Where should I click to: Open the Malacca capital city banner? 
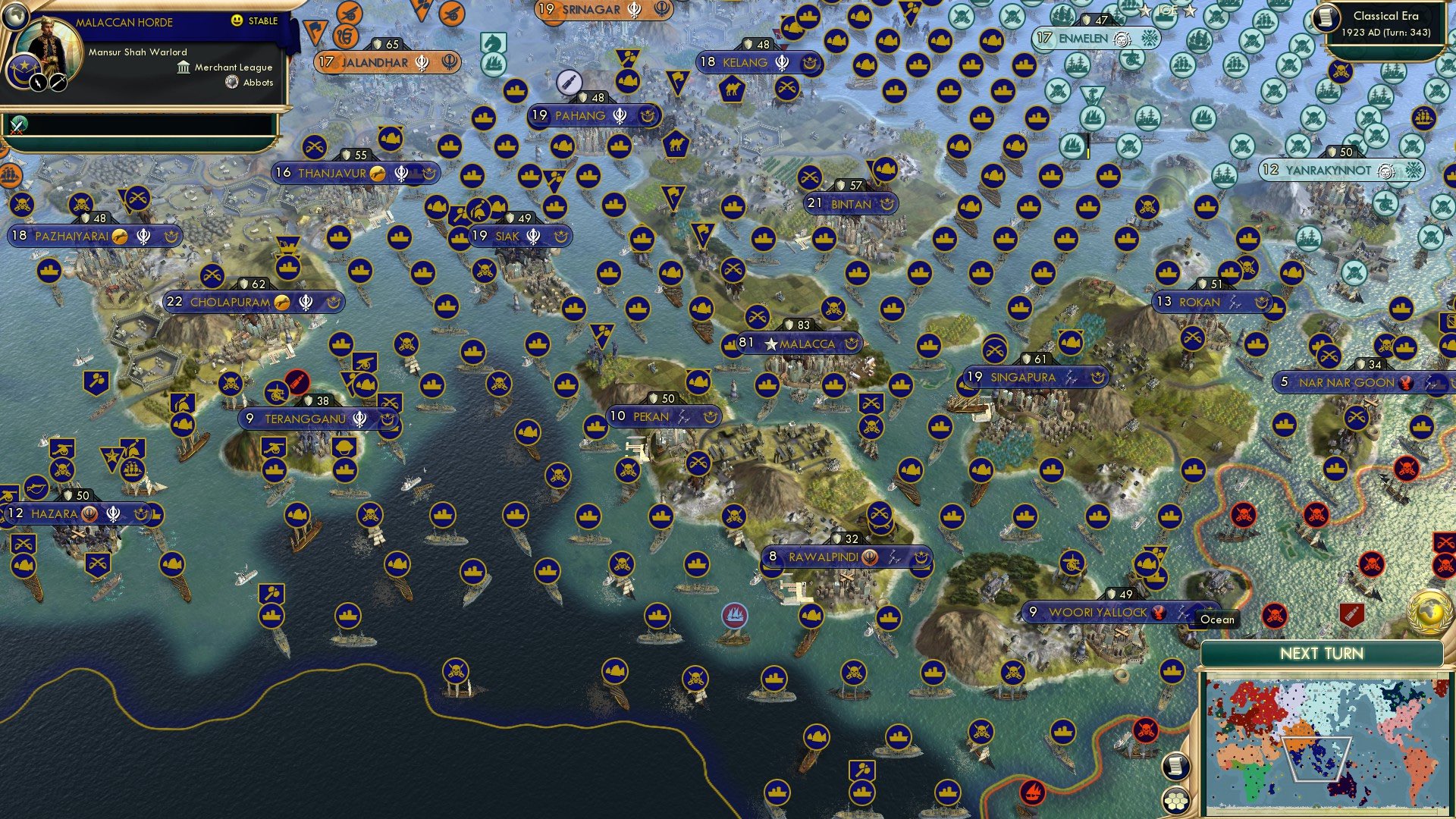pos(808,343)
